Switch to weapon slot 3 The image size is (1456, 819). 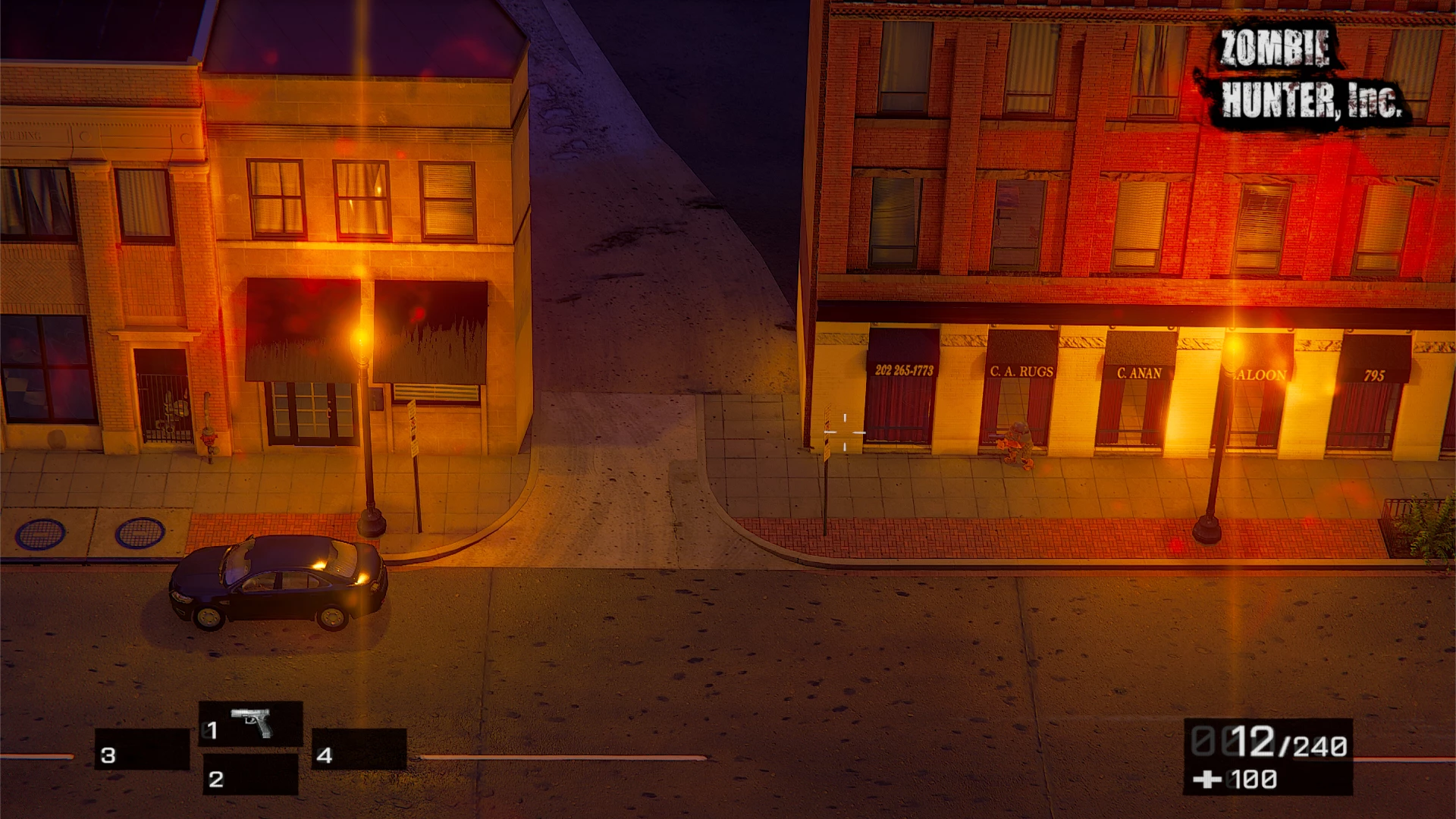[x=142, y=750]
